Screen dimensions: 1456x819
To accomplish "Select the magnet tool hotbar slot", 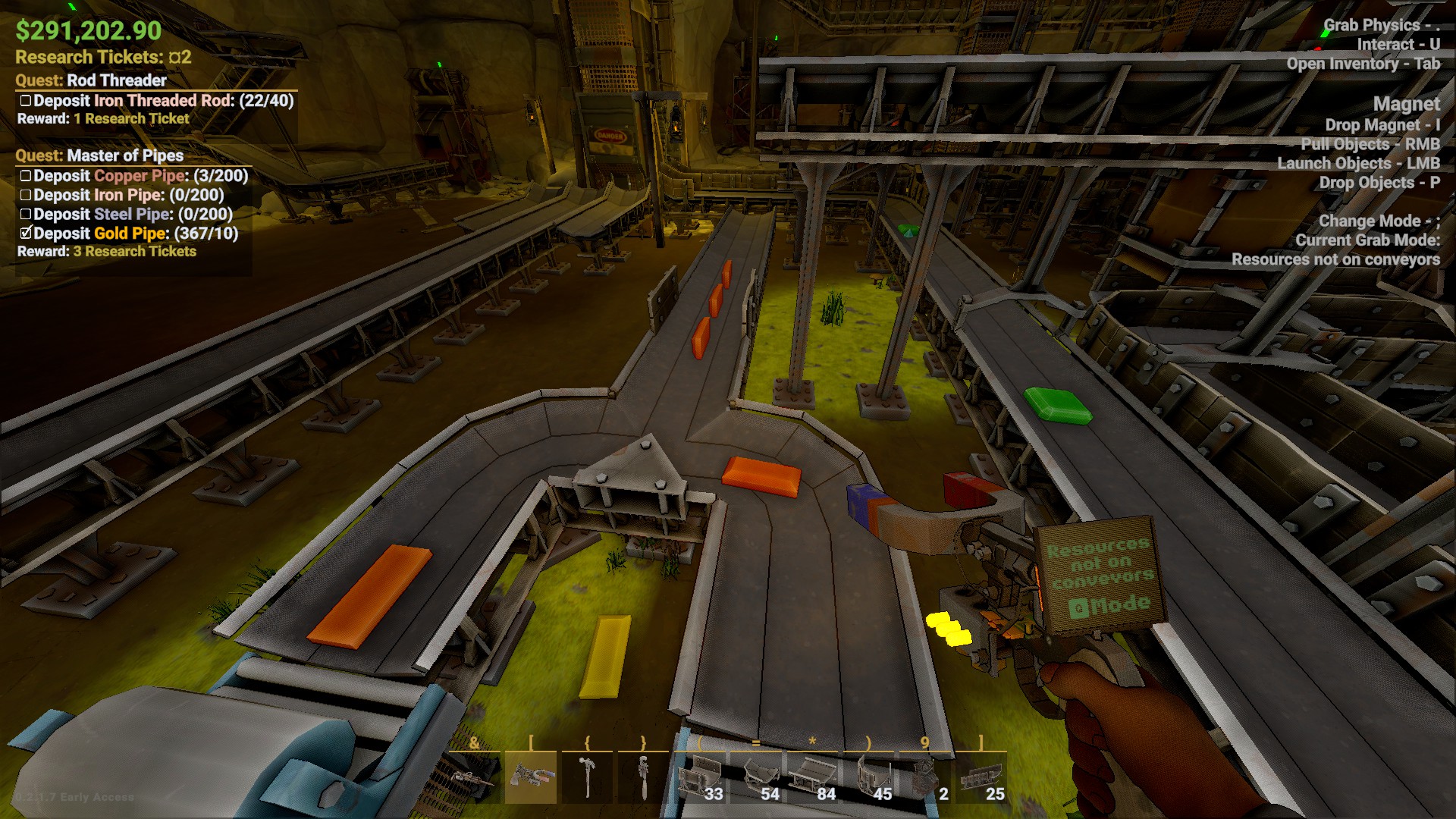I will pyautogui.click(x=530, y=777).
